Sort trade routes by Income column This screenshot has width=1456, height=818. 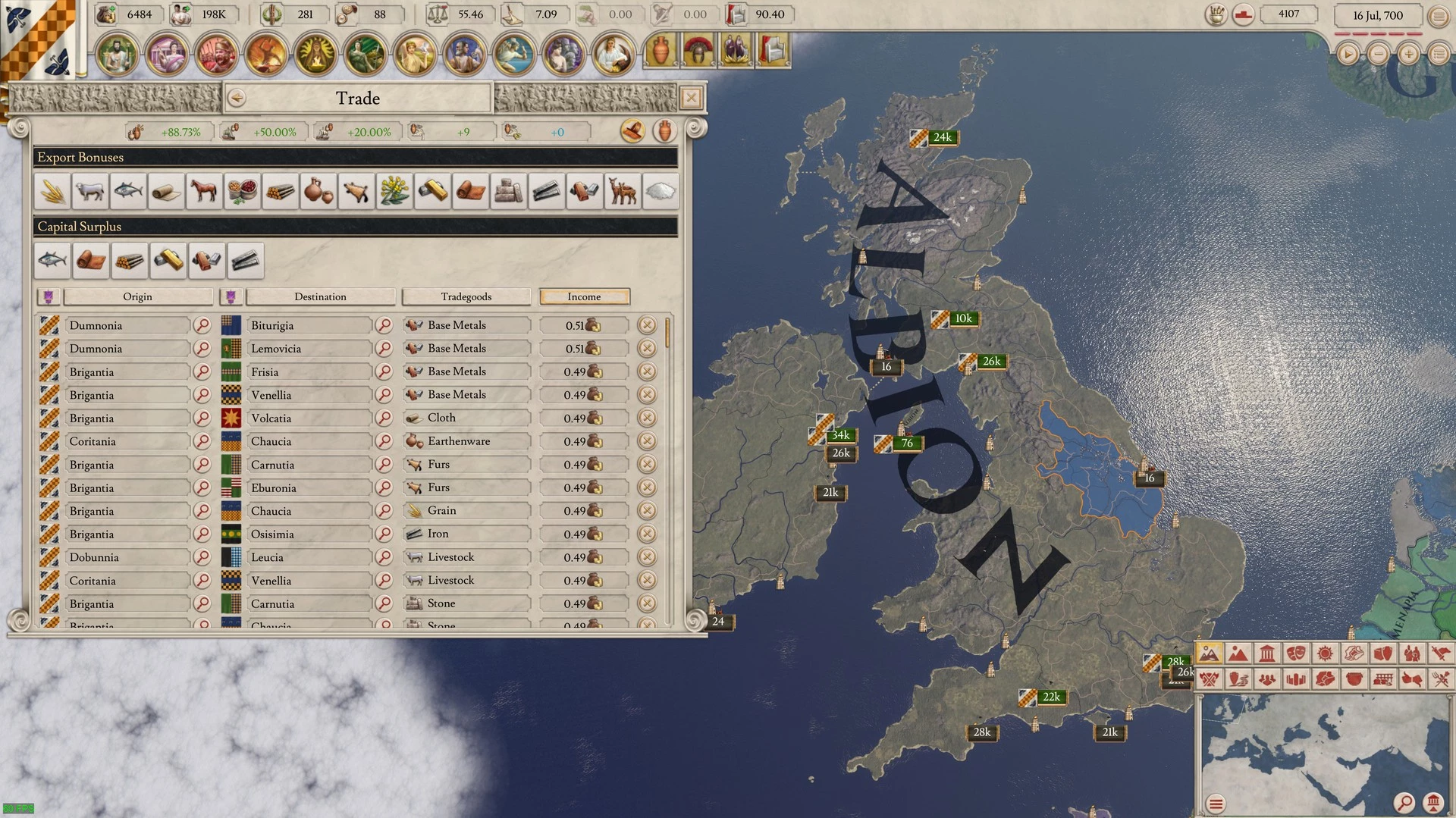(584, 296)
